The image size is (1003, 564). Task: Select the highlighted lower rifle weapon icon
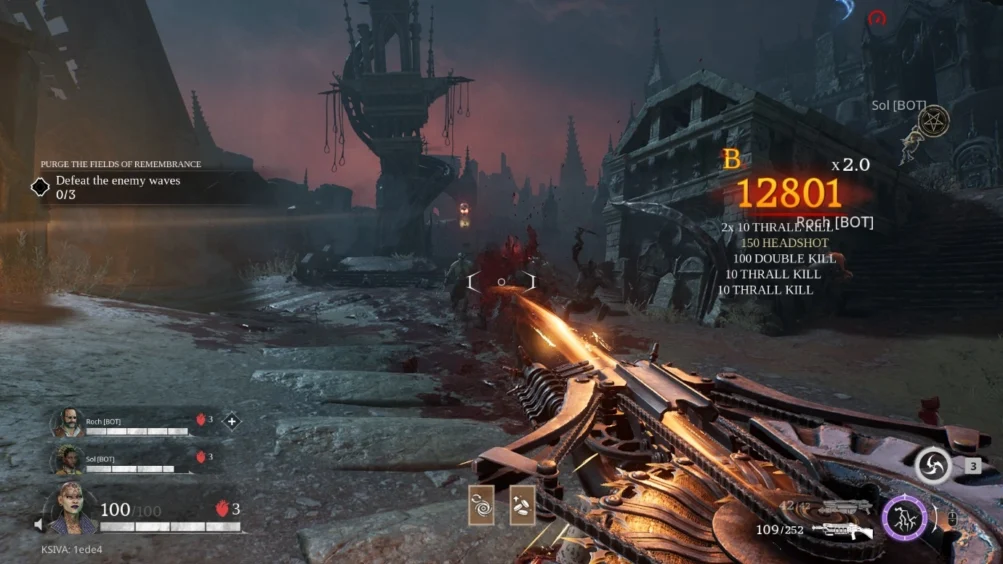(842, 530)
